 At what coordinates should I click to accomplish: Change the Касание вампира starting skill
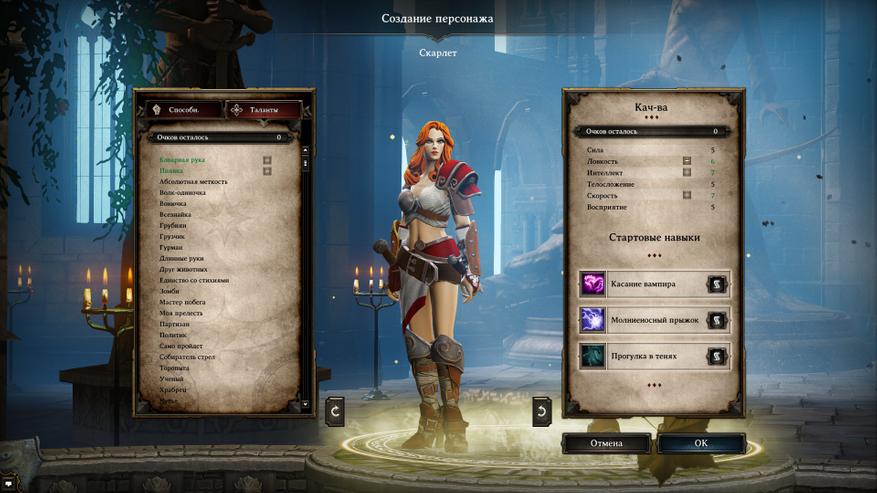click(x=717, y=284)
